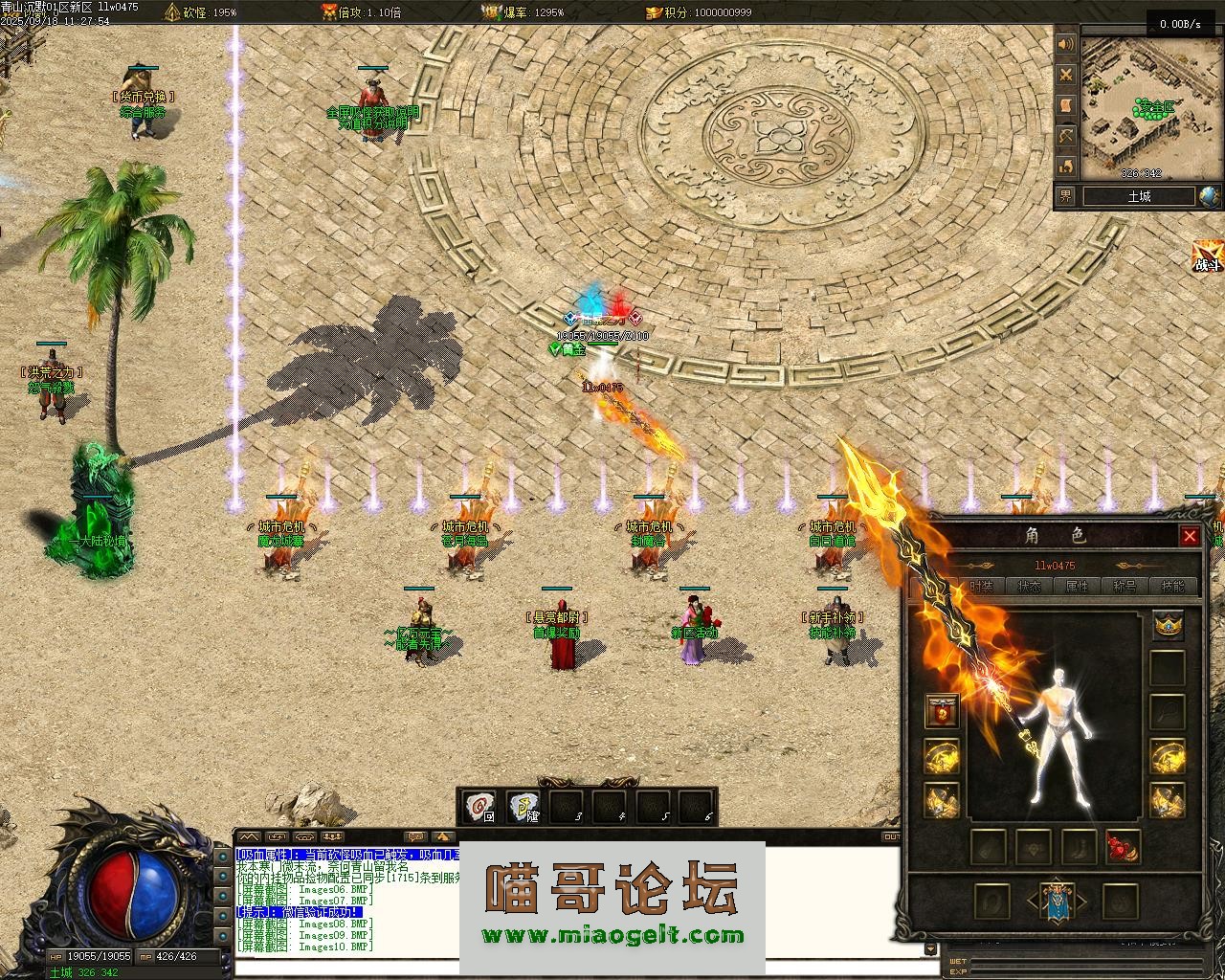Image resolution: width=1225 pixels, height=980 pixels.
Task: Select the gold crown helmet slot
Action: 1168,625
